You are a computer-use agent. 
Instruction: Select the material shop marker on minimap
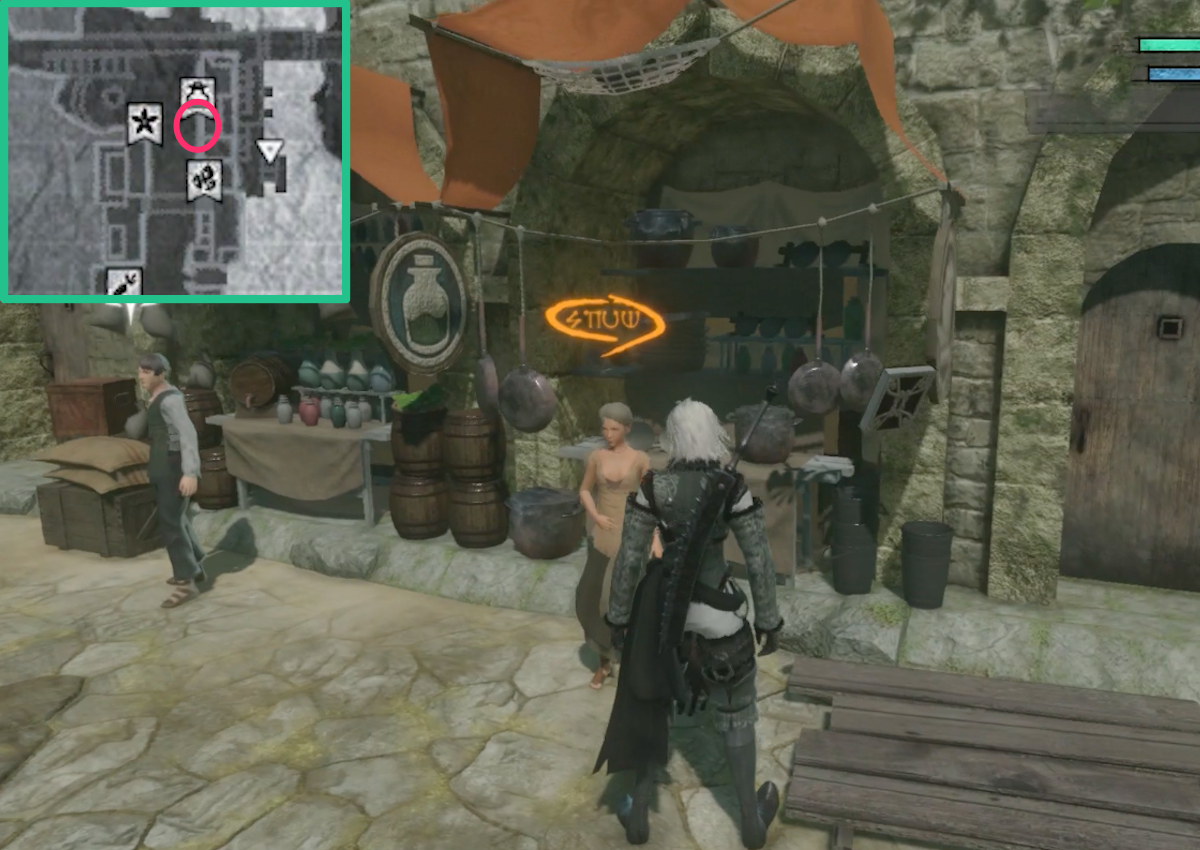(205, 179)
